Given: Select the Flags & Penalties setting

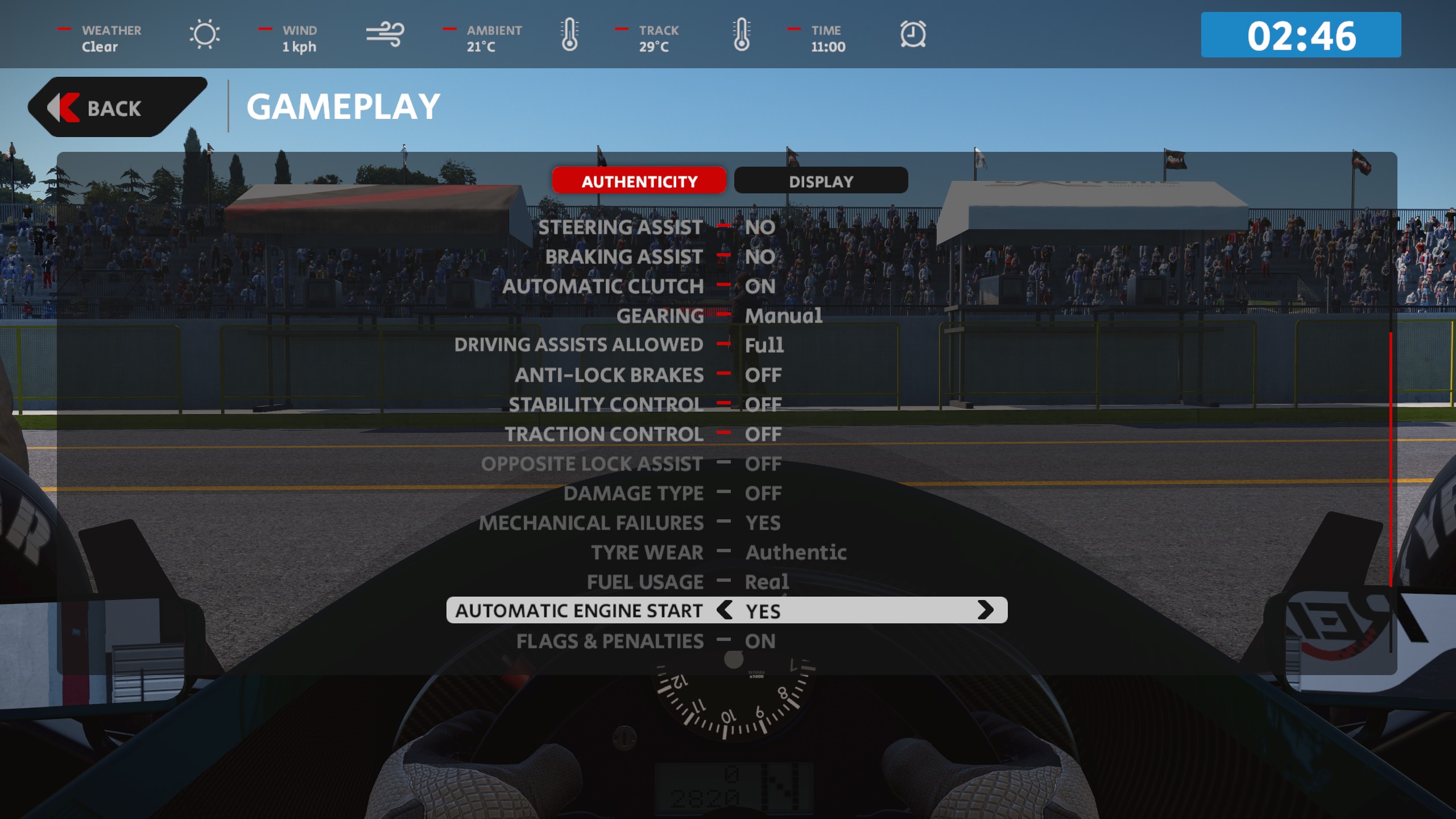Looking at the screenshot, I should 610,642.
